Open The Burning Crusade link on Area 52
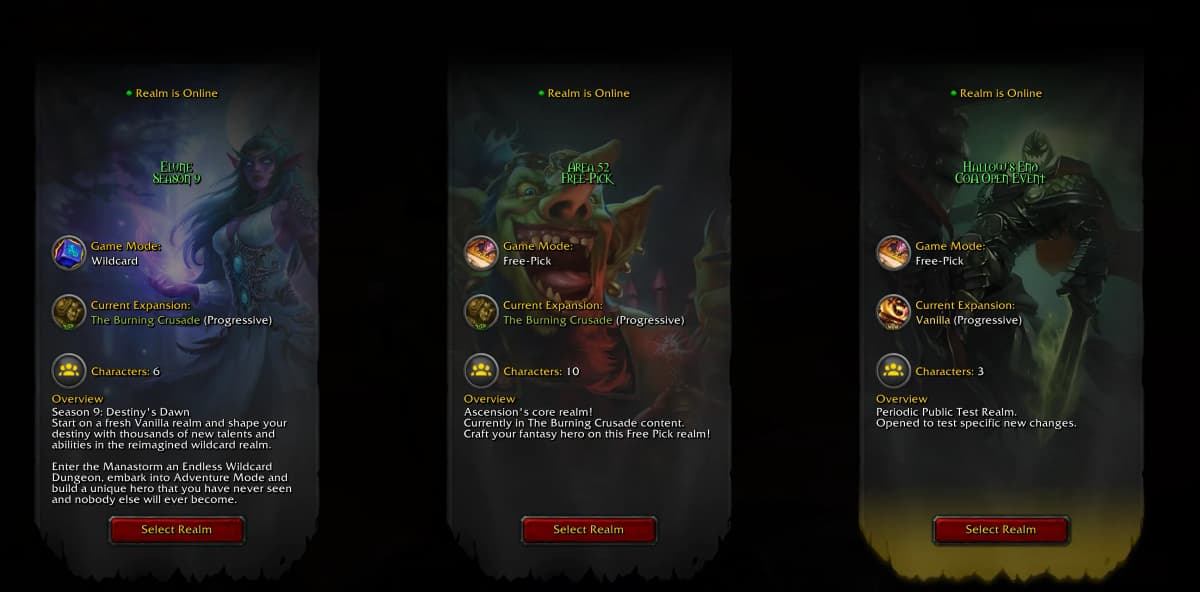This screenshot has width=1200, height=592. tap(557, 320)
